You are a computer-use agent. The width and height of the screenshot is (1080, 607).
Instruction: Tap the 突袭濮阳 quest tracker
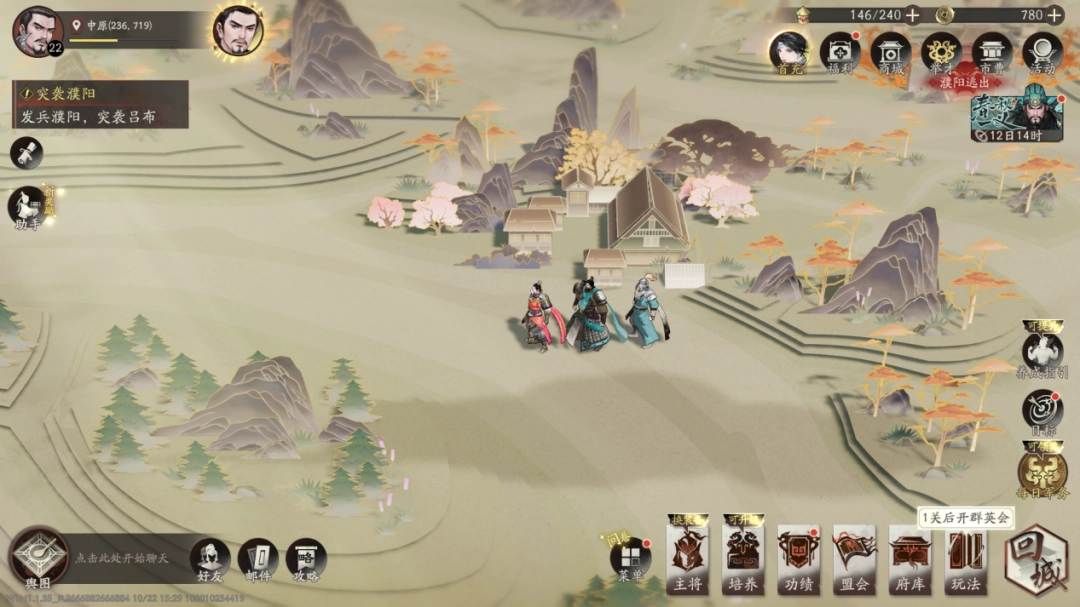(100, 105)
